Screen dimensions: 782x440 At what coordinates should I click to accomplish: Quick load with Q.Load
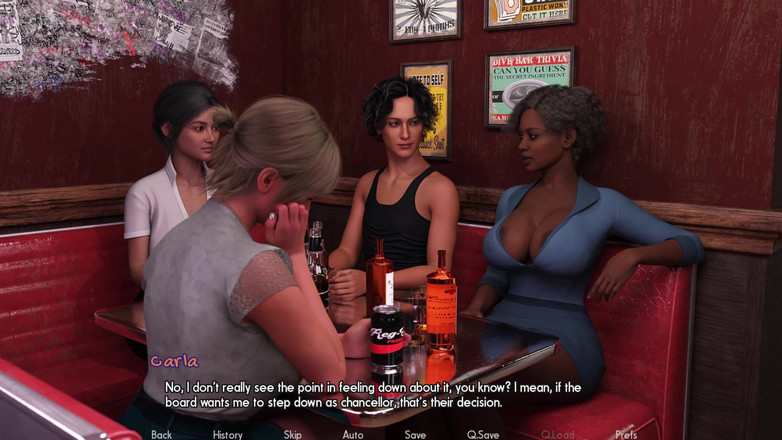click(x=558, y=434)
